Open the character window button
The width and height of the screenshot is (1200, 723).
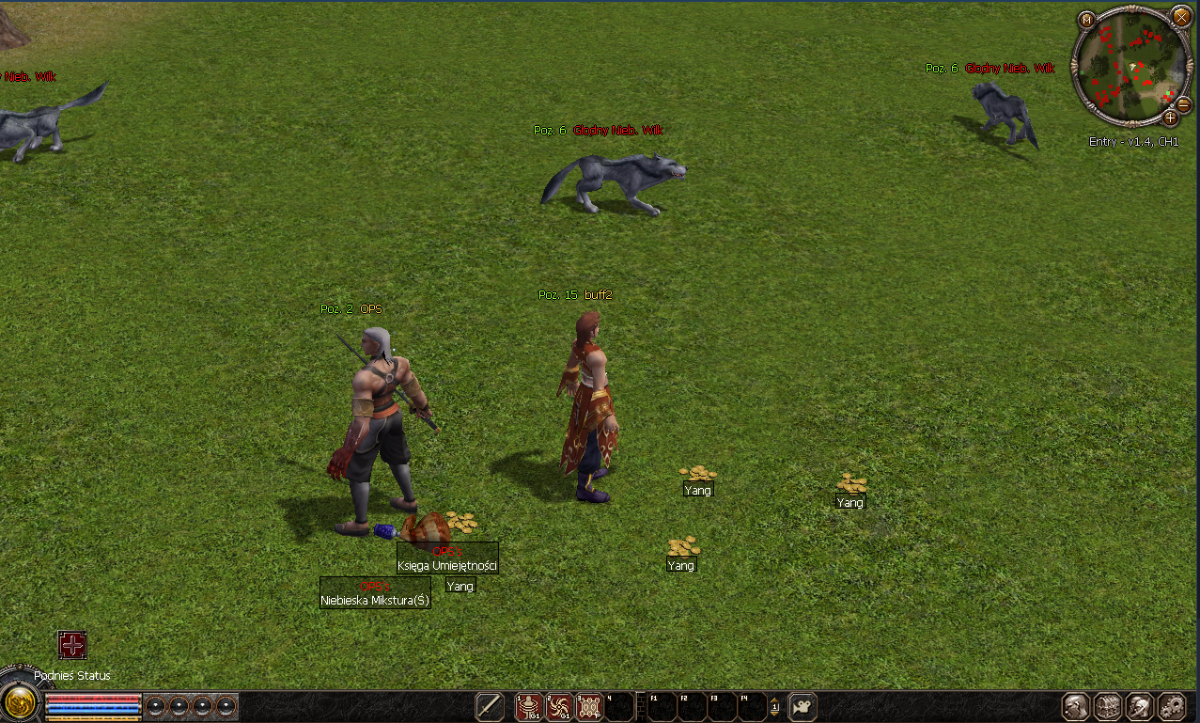1077,706
